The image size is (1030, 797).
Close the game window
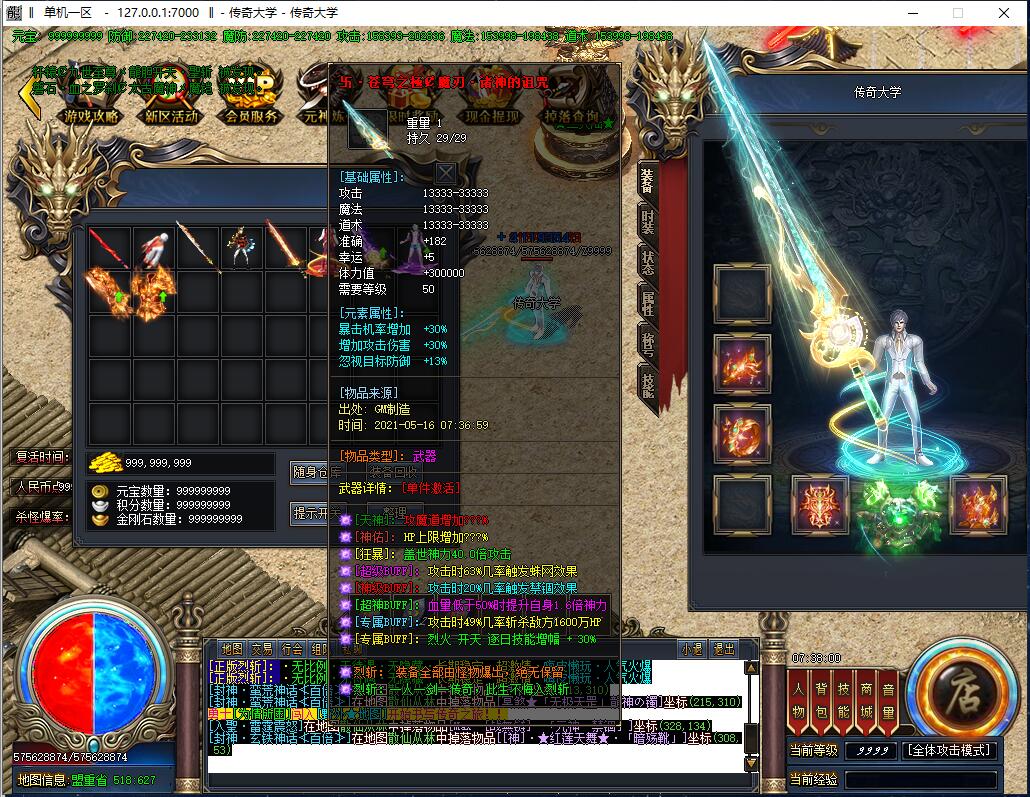coord(1004,13)
